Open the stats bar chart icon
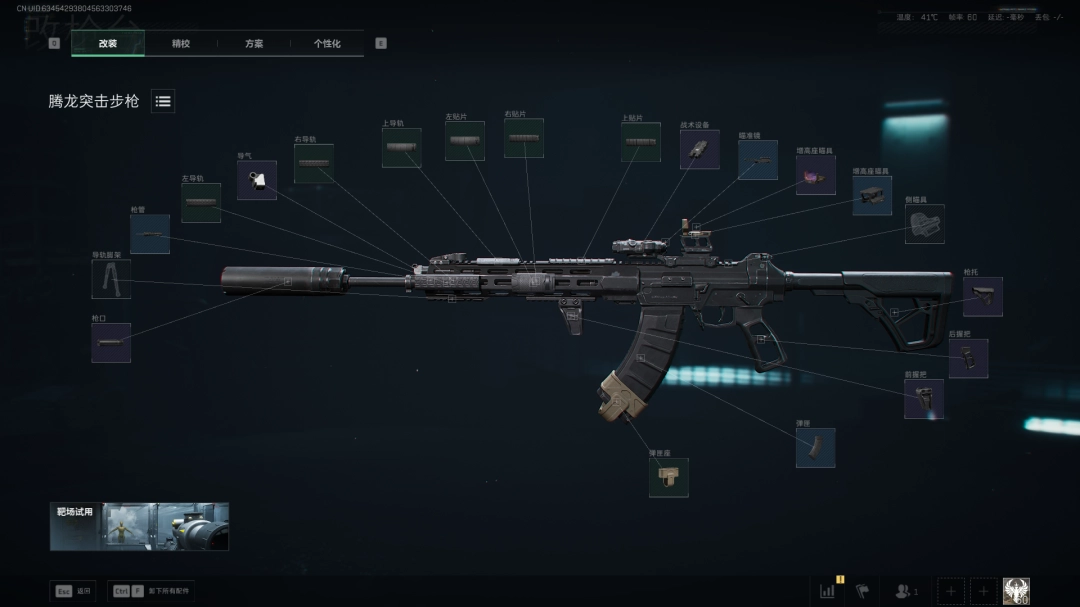This screenshot has width=1080, height=607. 828,591
